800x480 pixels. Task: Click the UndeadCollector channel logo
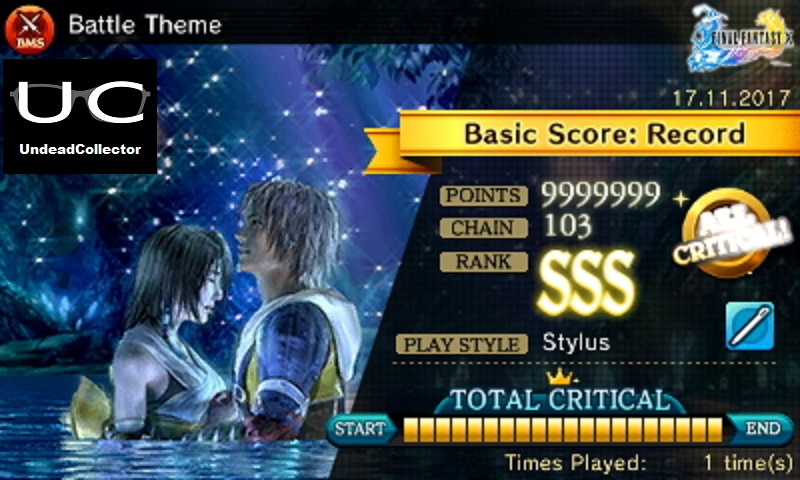80,115
